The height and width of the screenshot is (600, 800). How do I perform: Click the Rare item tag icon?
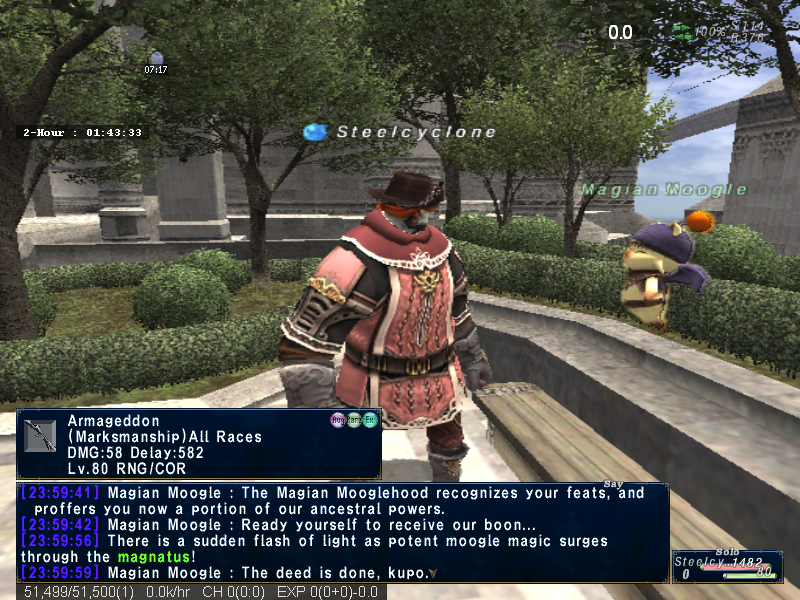pos(354,420)
